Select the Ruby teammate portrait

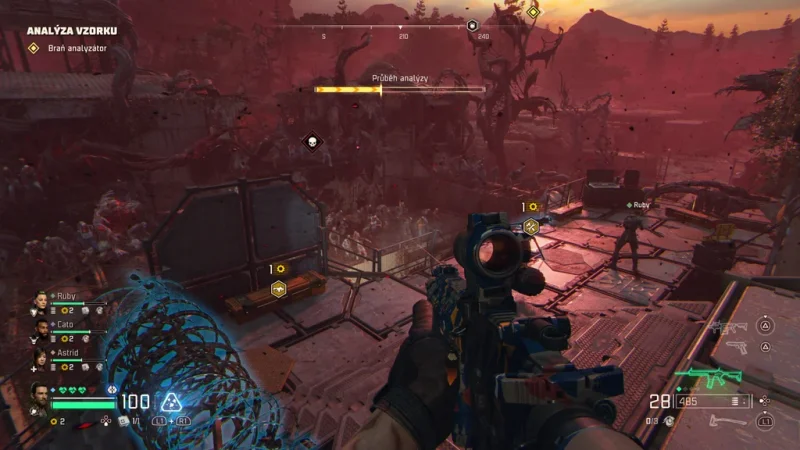(41, 300)
